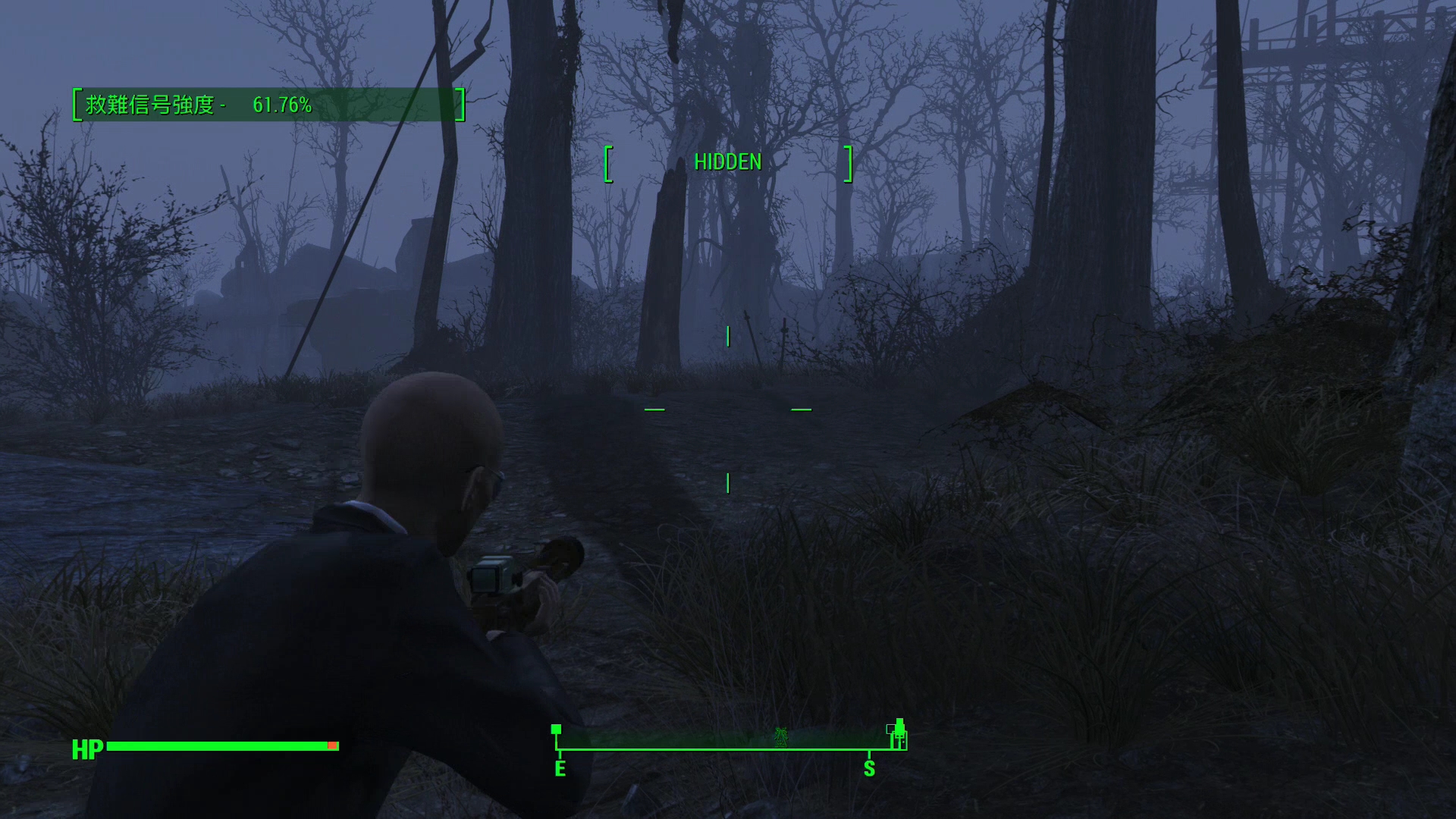
Task: Click the radio tower marker on the compass
Action: (x=780, y=736)
